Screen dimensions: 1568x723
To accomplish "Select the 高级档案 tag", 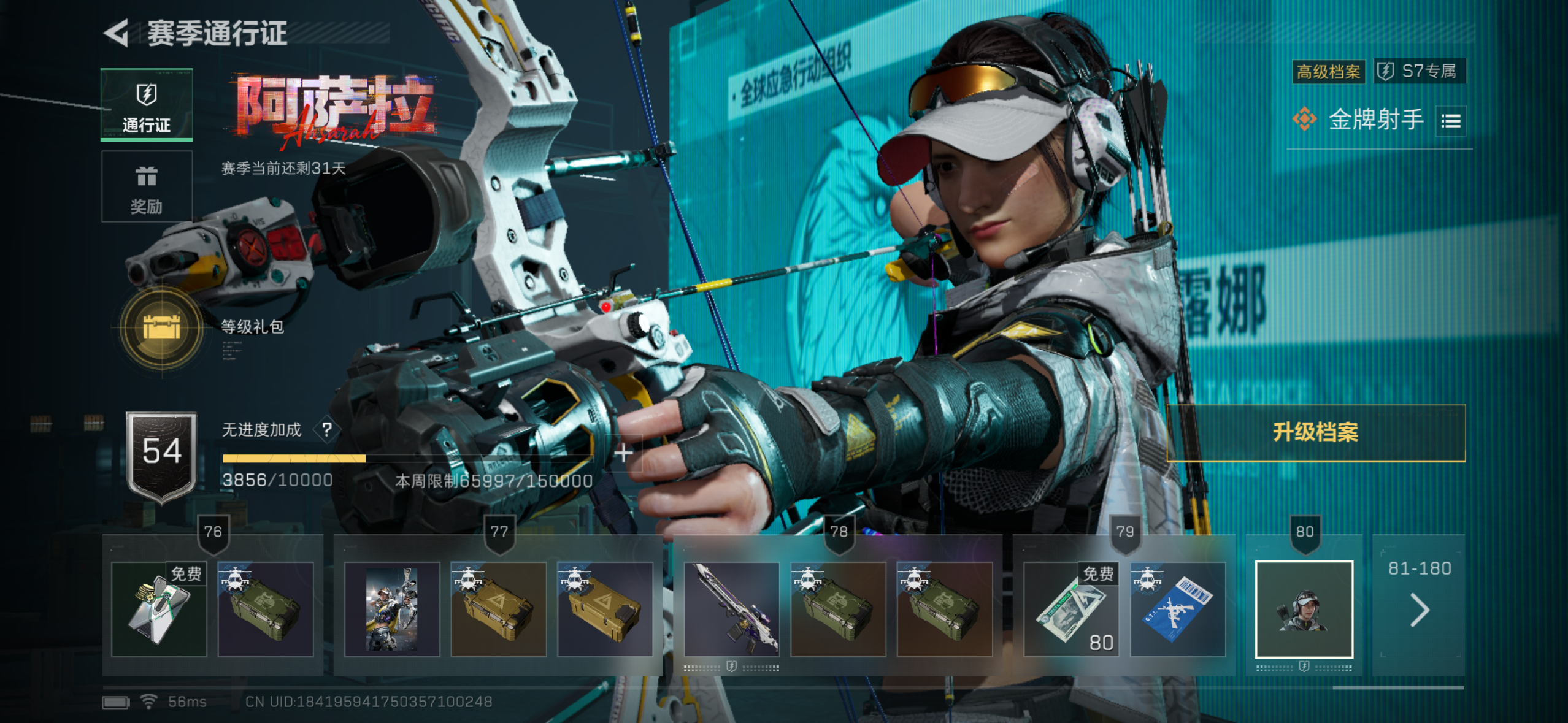I will tap(1328, 72).
